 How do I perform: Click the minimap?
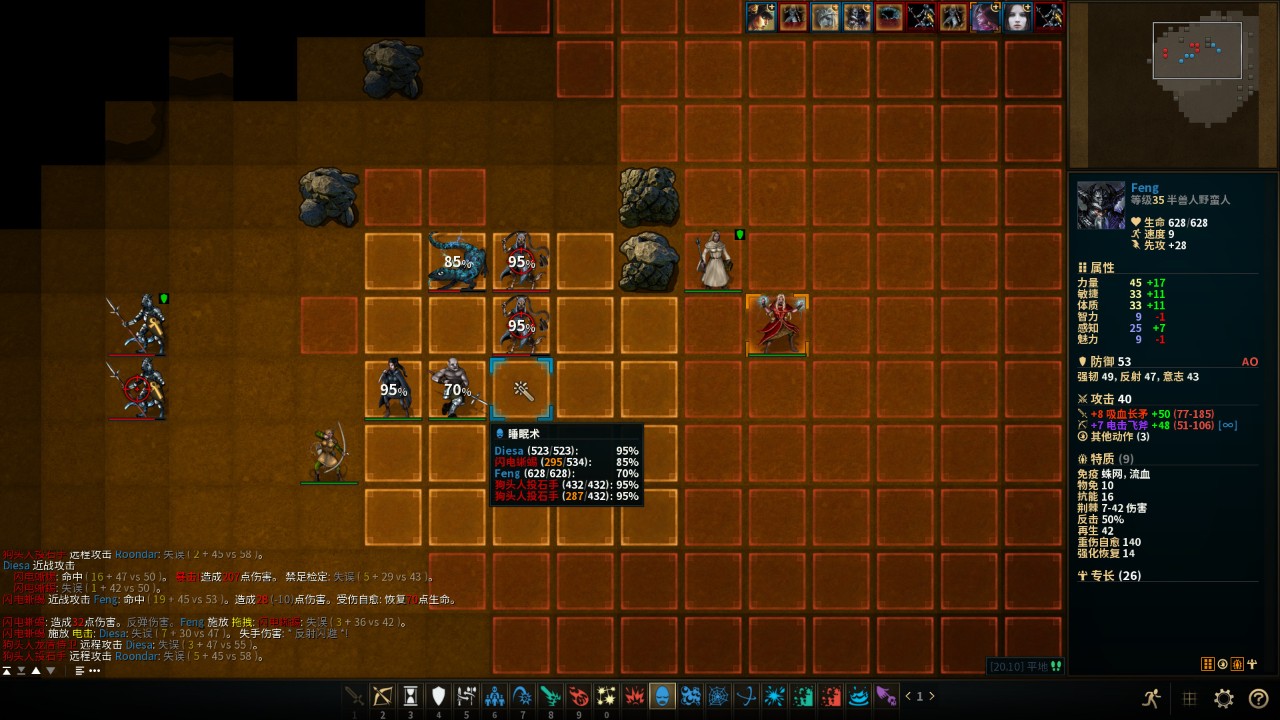tap(1173, 85)
